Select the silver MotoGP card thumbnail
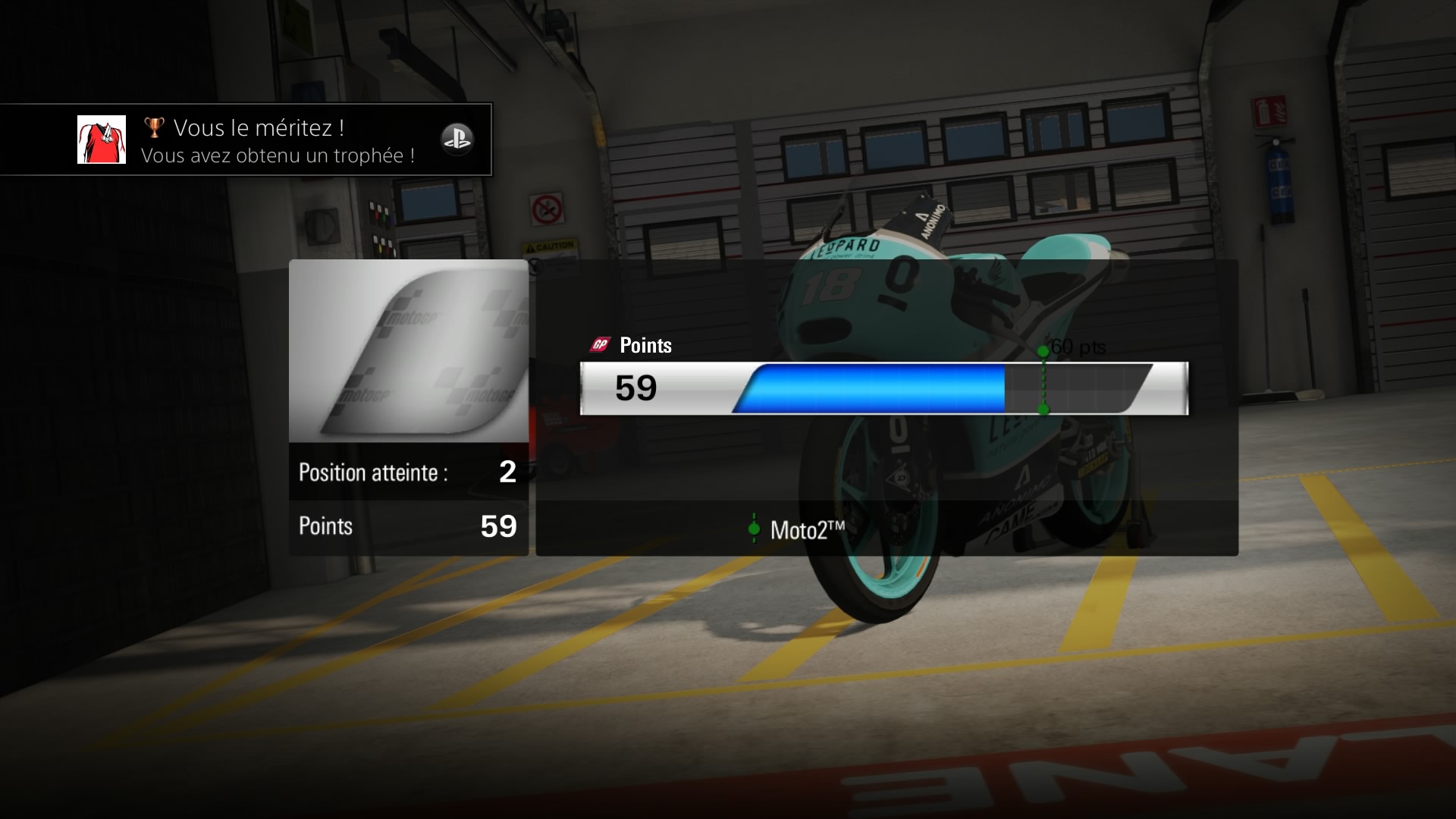This screenshot has height=819, width=1456. coord(409,351)
